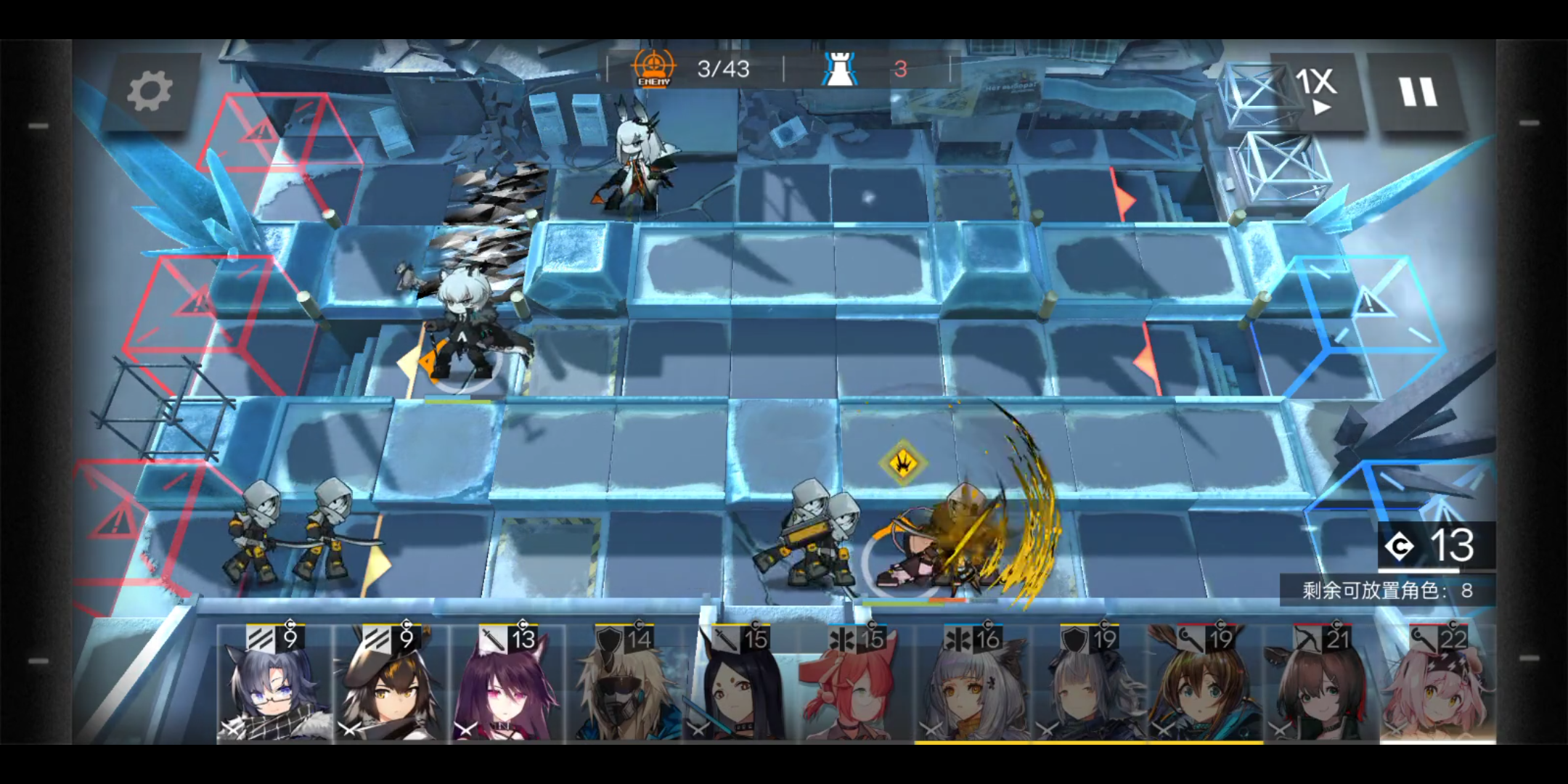1568x784 pixels.
Task: Pause the battle
Action: tap(1418, 92)
